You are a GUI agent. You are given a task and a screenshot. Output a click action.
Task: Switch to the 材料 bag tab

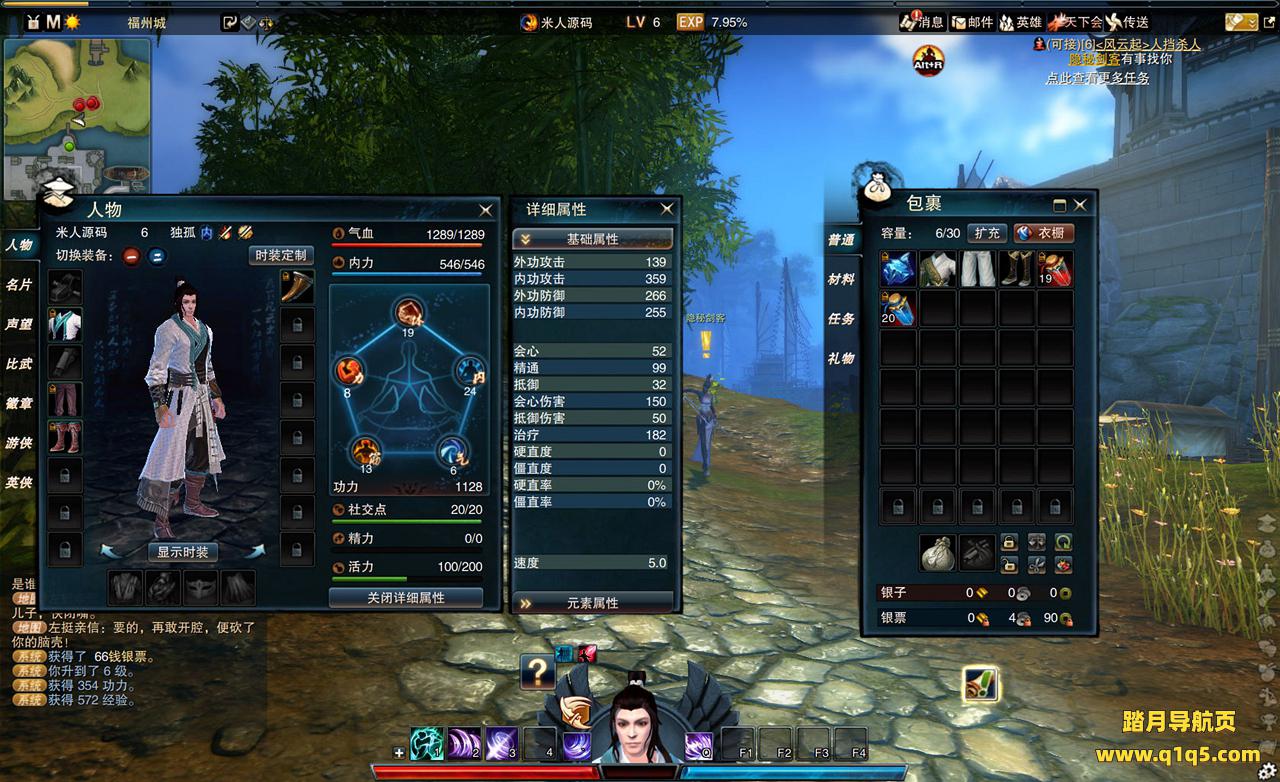click(841, 279)
